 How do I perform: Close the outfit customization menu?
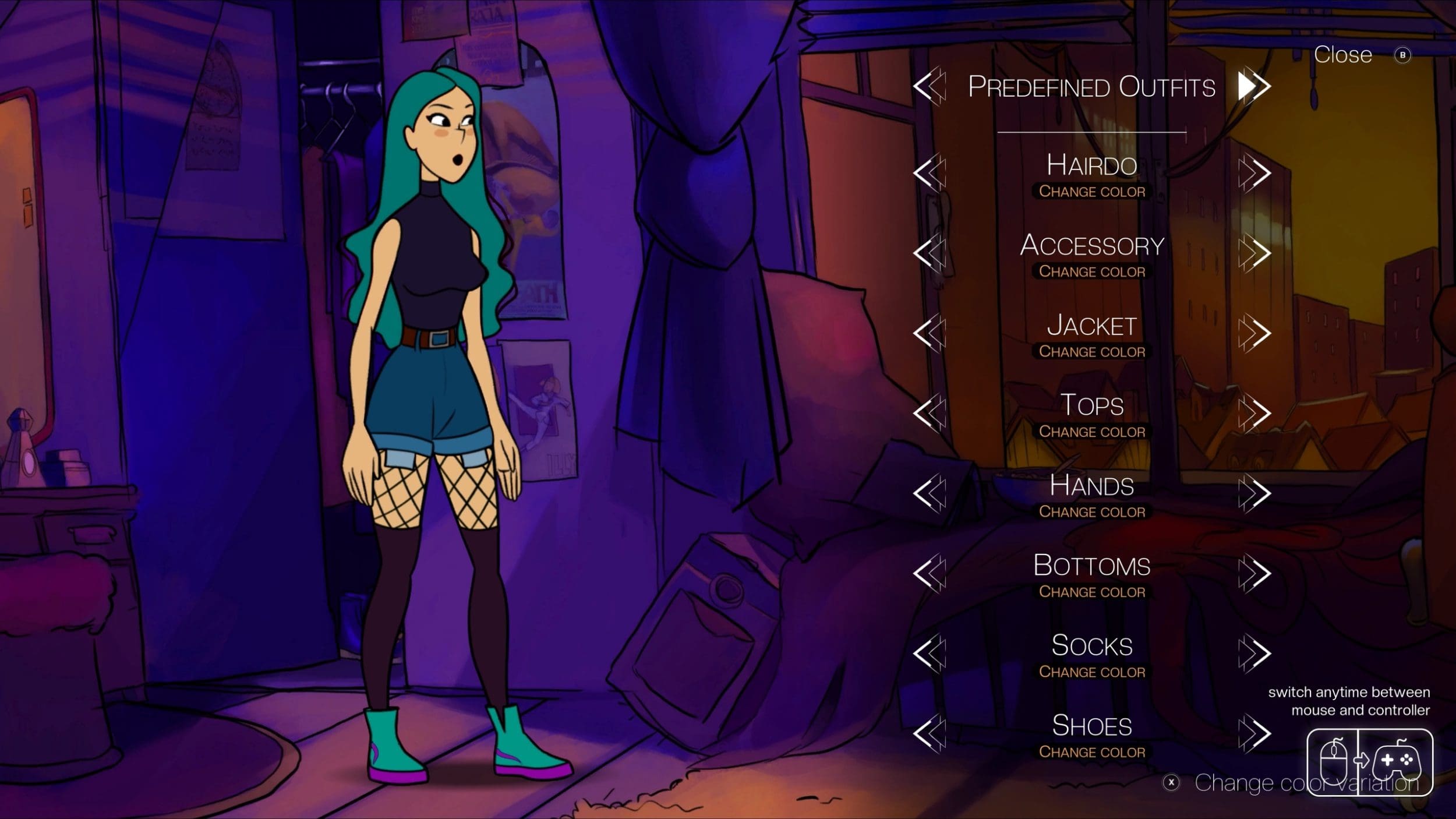tap(1343, 55)
